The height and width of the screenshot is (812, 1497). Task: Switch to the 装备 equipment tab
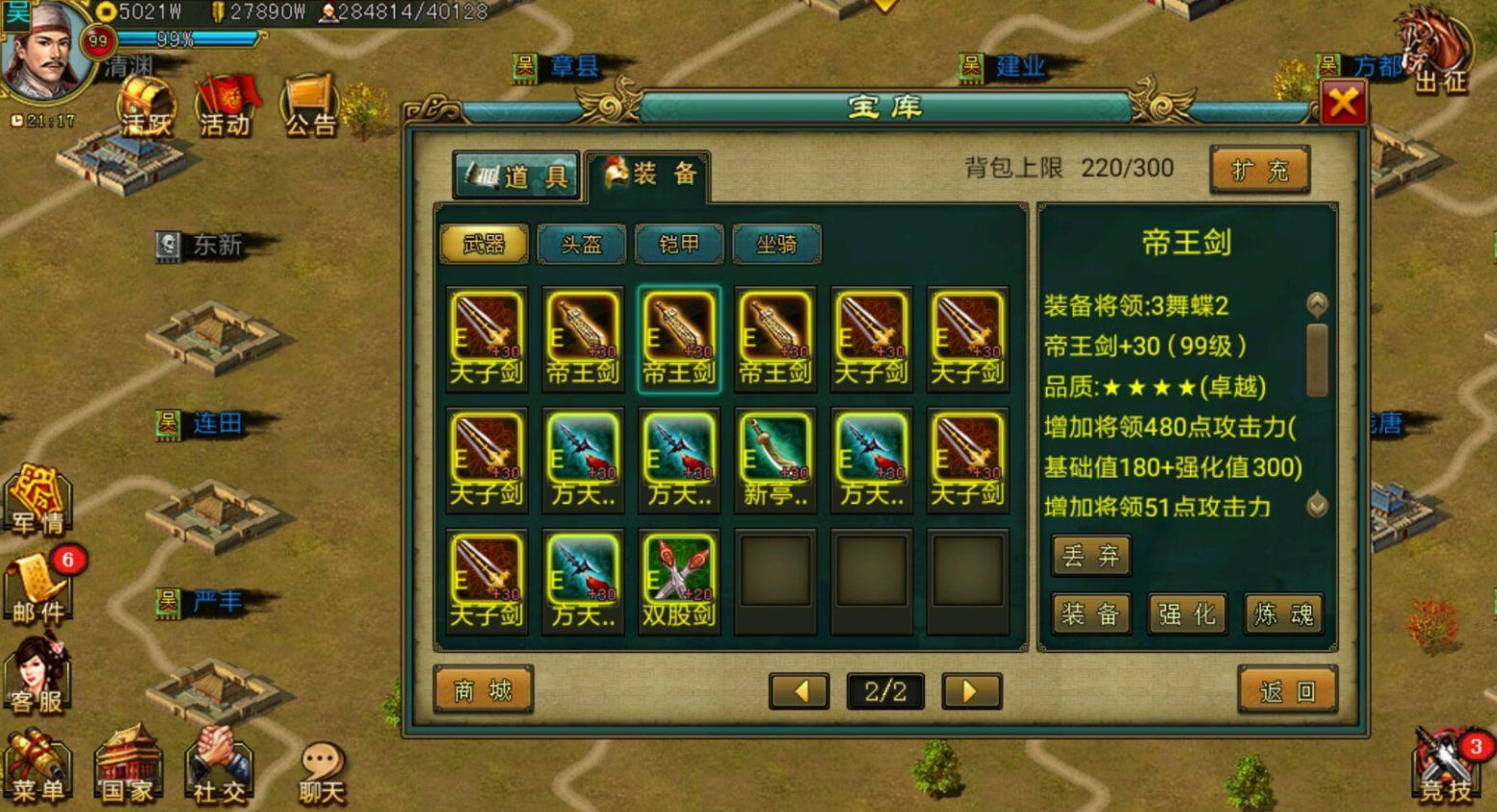point(651,173)
